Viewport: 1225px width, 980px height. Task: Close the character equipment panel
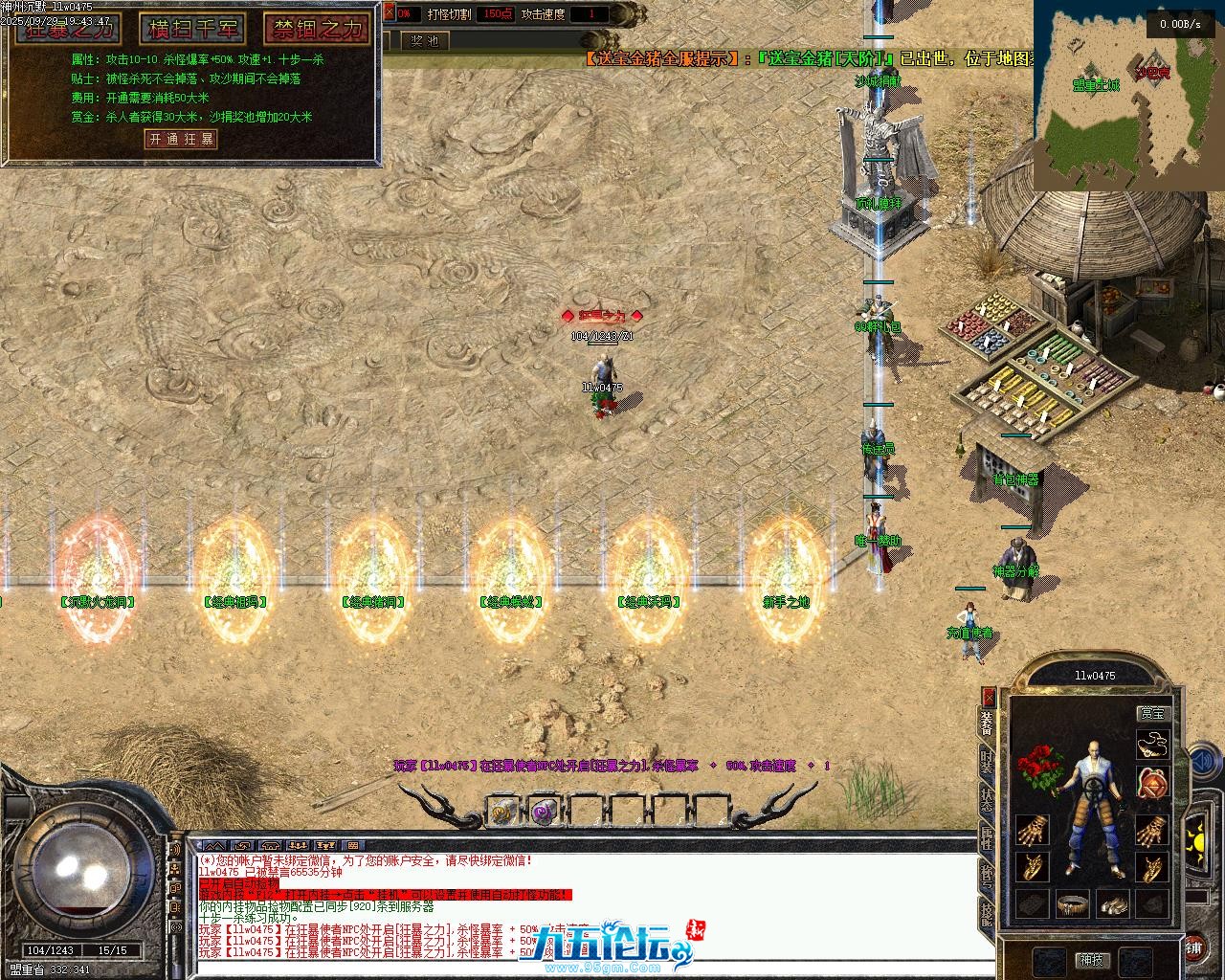pyautogui.click(x=989, y=697)
